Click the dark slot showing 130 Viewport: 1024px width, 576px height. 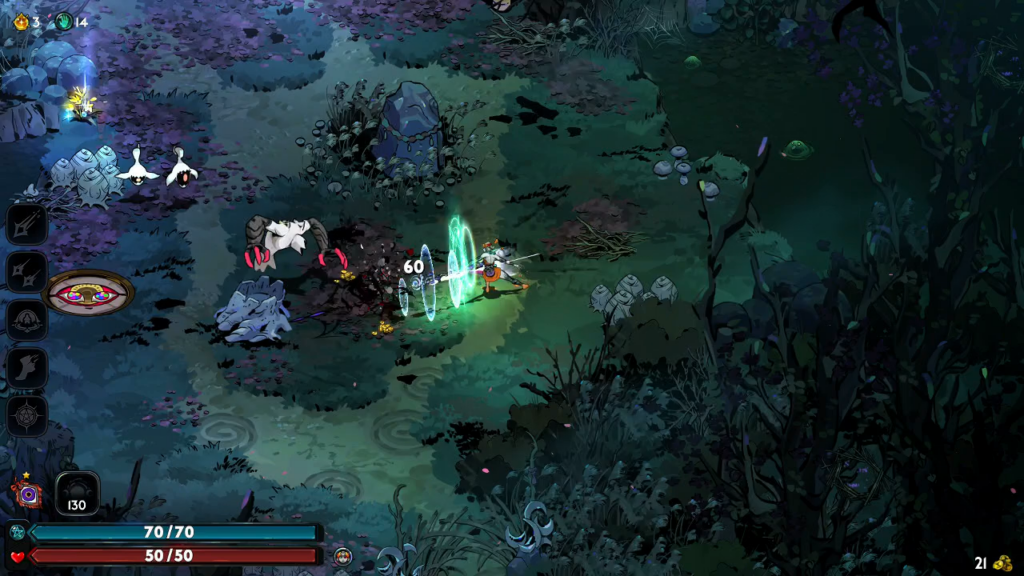point(77,493)
